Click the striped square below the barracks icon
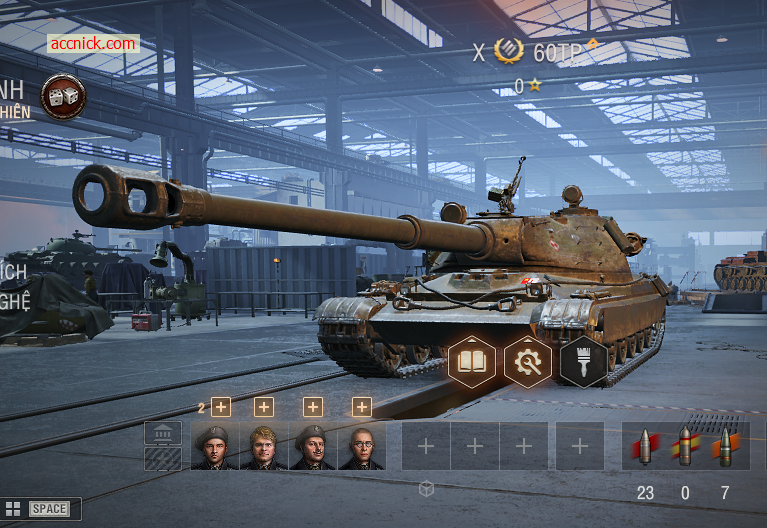This screenshot has width=767, height=528. coord(163,458)
